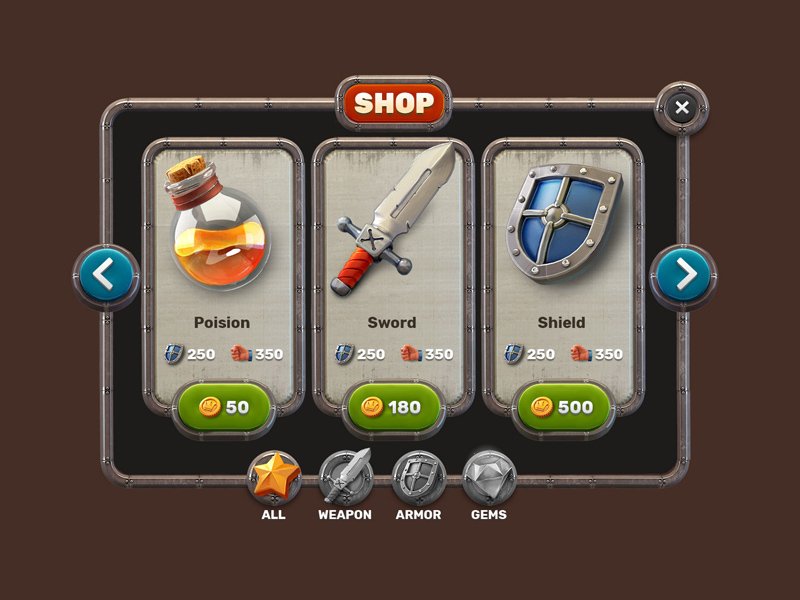Show next shop items with right arrow
Screen dimensions: 800x600
pos(684,275)
